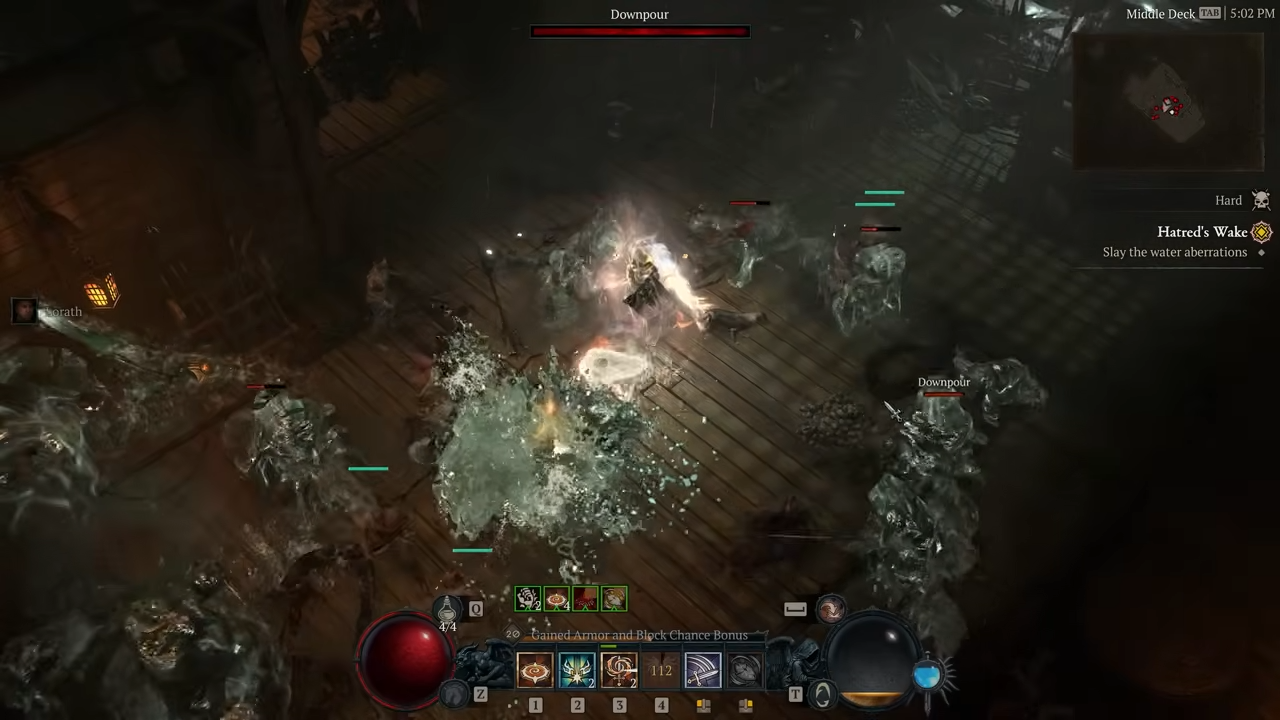1280x720 pixels.
Task: Click the Hard difficulty skull icon
Action: [x=1261, y=201]
